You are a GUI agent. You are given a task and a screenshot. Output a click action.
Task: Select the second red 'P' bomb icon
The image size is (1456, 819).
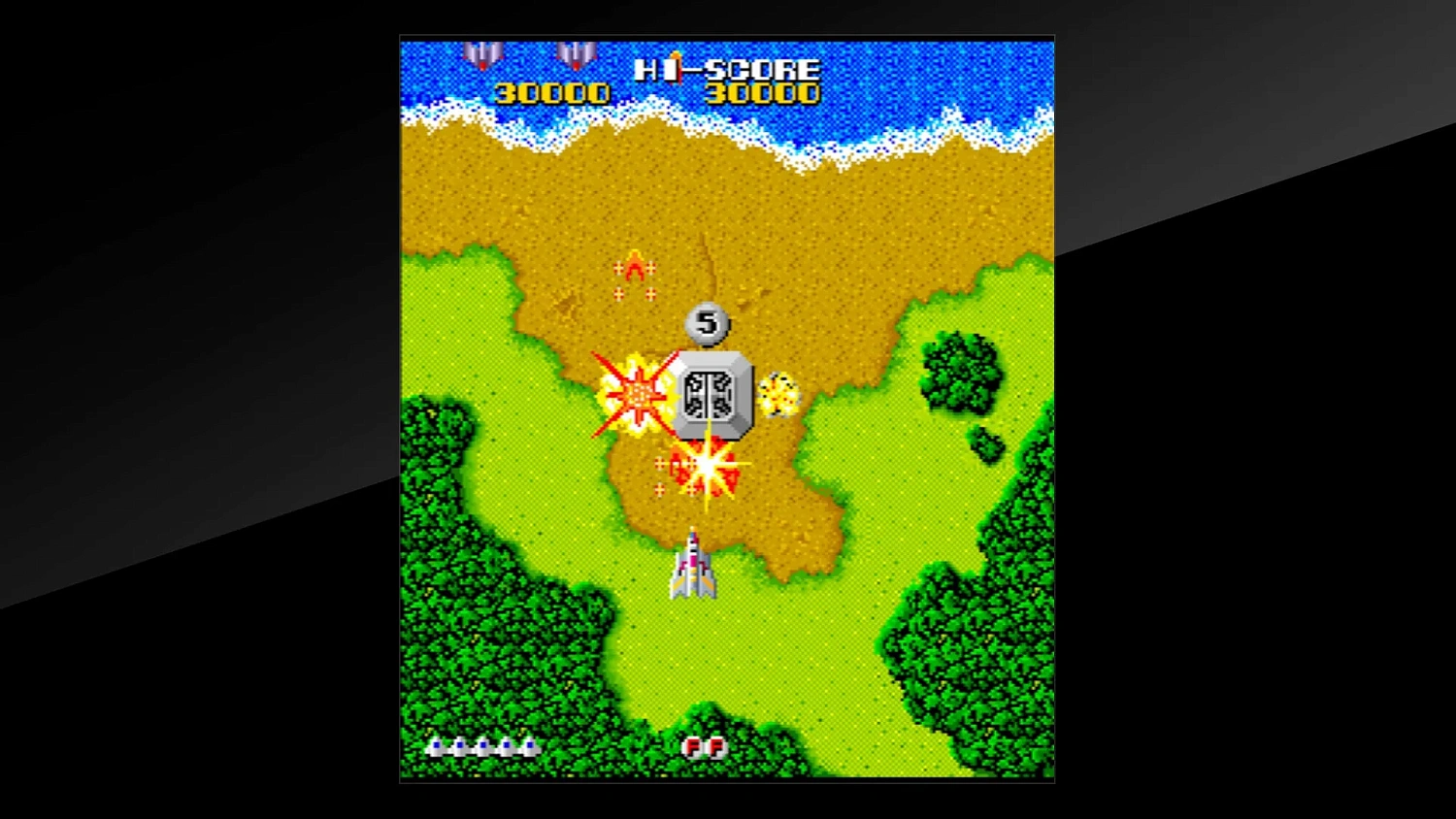point(717,748)
